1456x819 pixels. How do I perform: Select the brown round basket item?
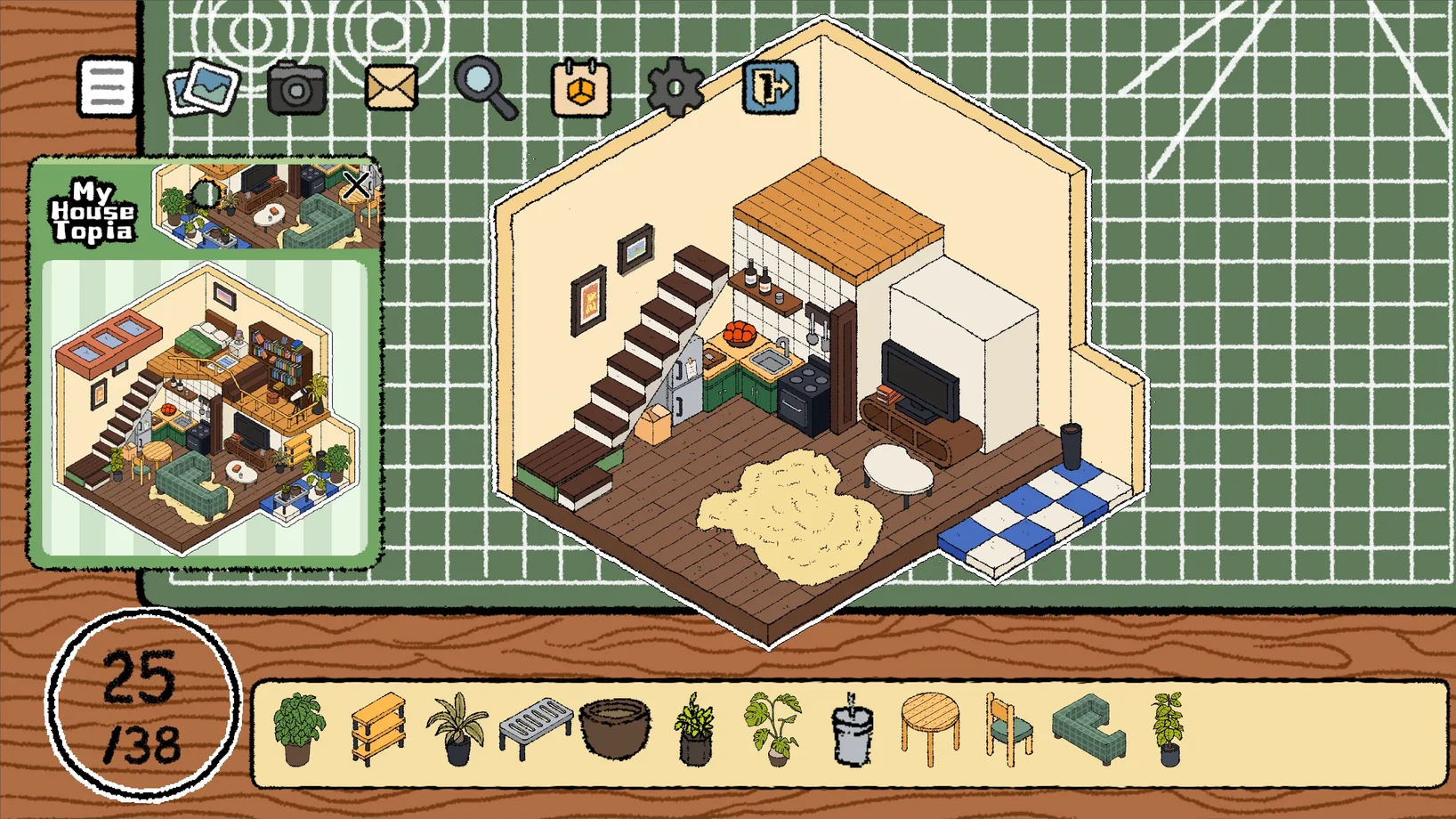(615, 727)
